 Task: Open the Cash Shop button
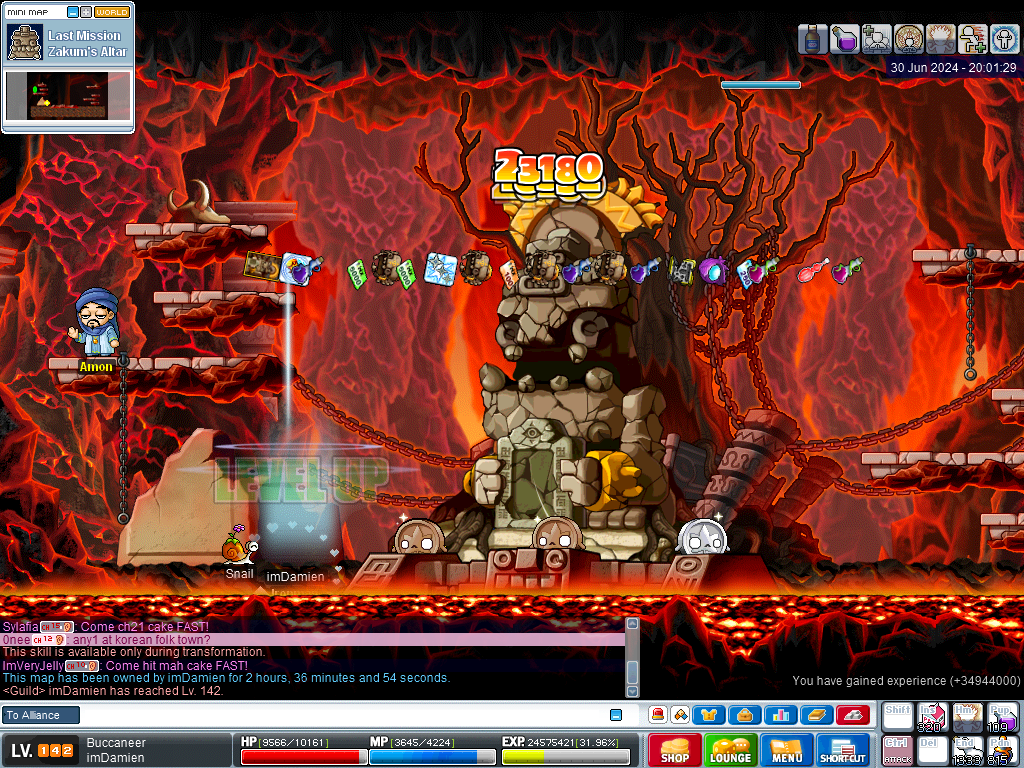click(x=674, y=750)
